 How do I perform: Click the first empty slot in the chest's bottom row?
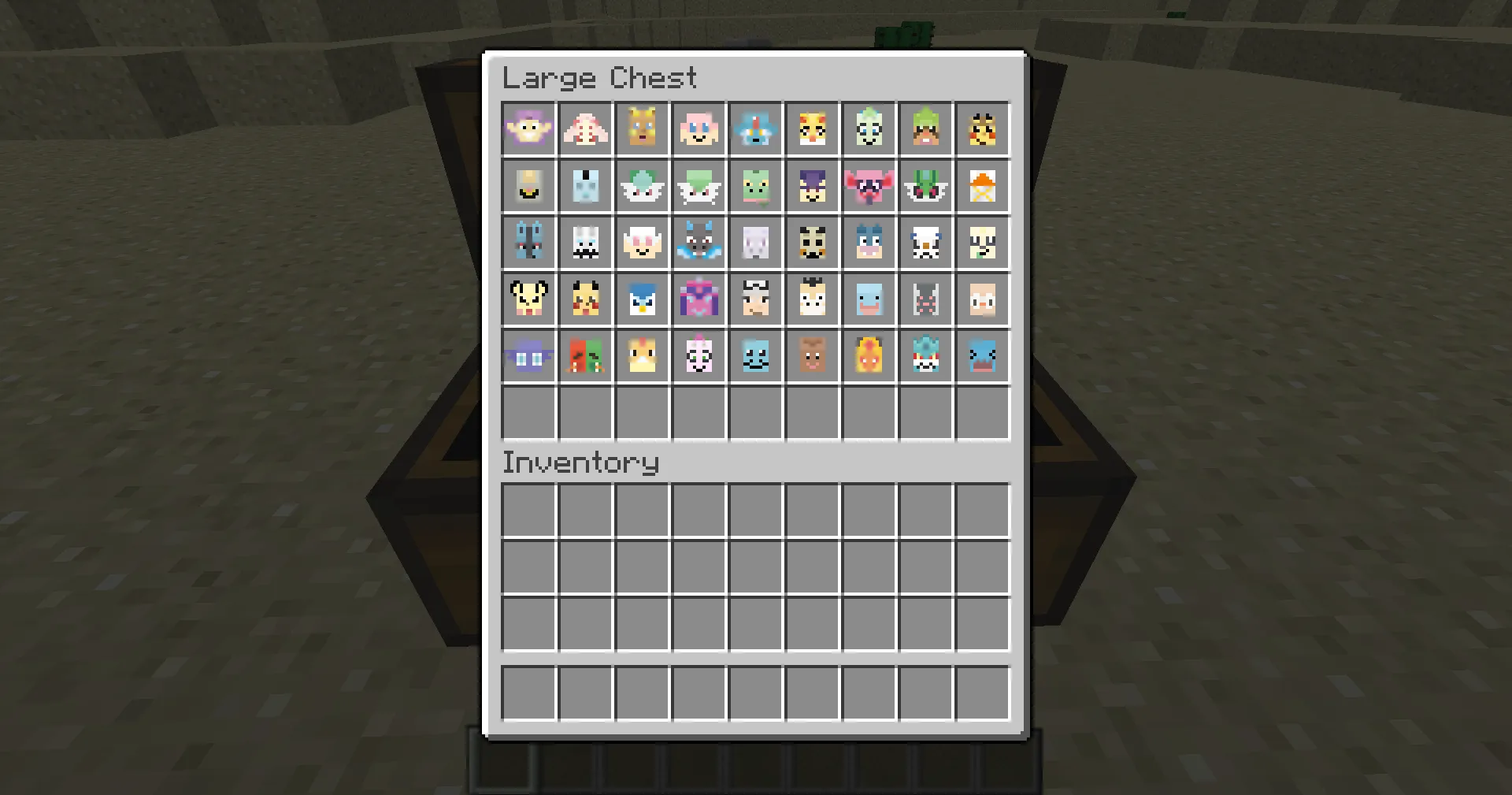(x=528, y=413)
